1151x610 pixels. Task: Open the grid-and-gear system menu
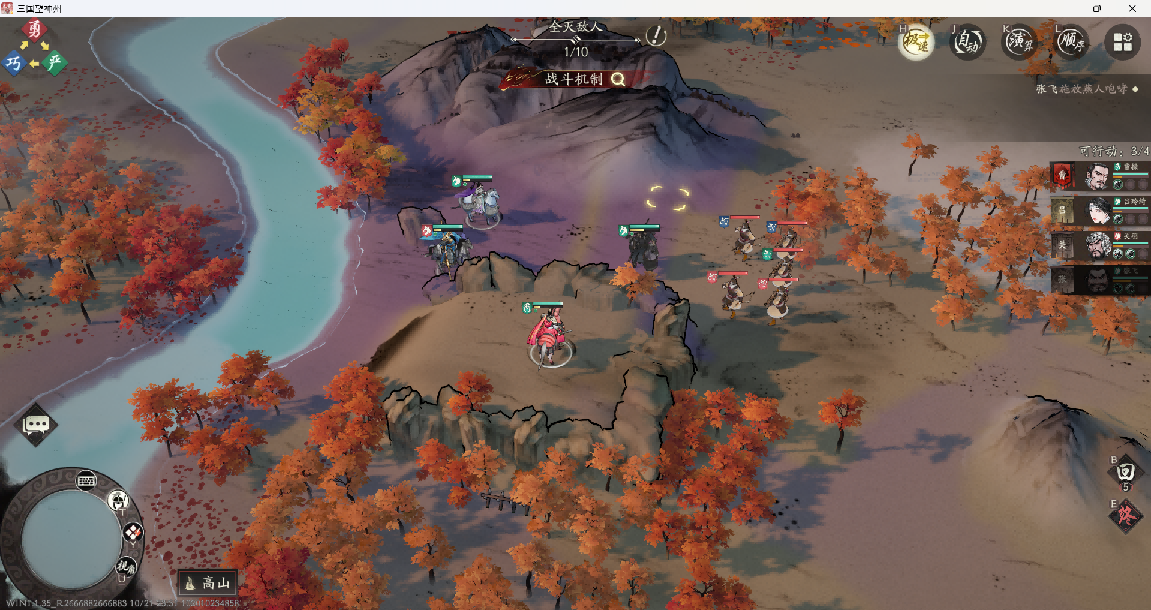(1122, 42)
